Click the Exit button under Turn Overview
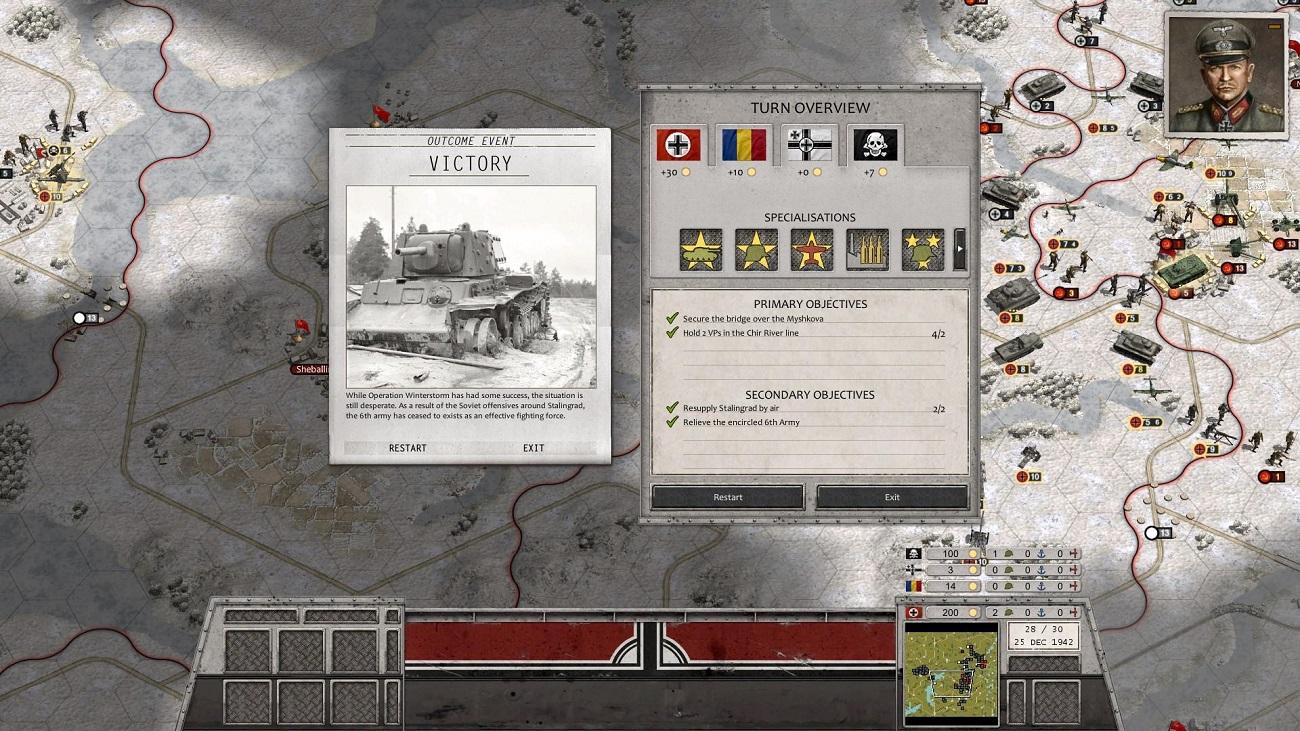The image size is (1300, 731). tap(892, 497)
